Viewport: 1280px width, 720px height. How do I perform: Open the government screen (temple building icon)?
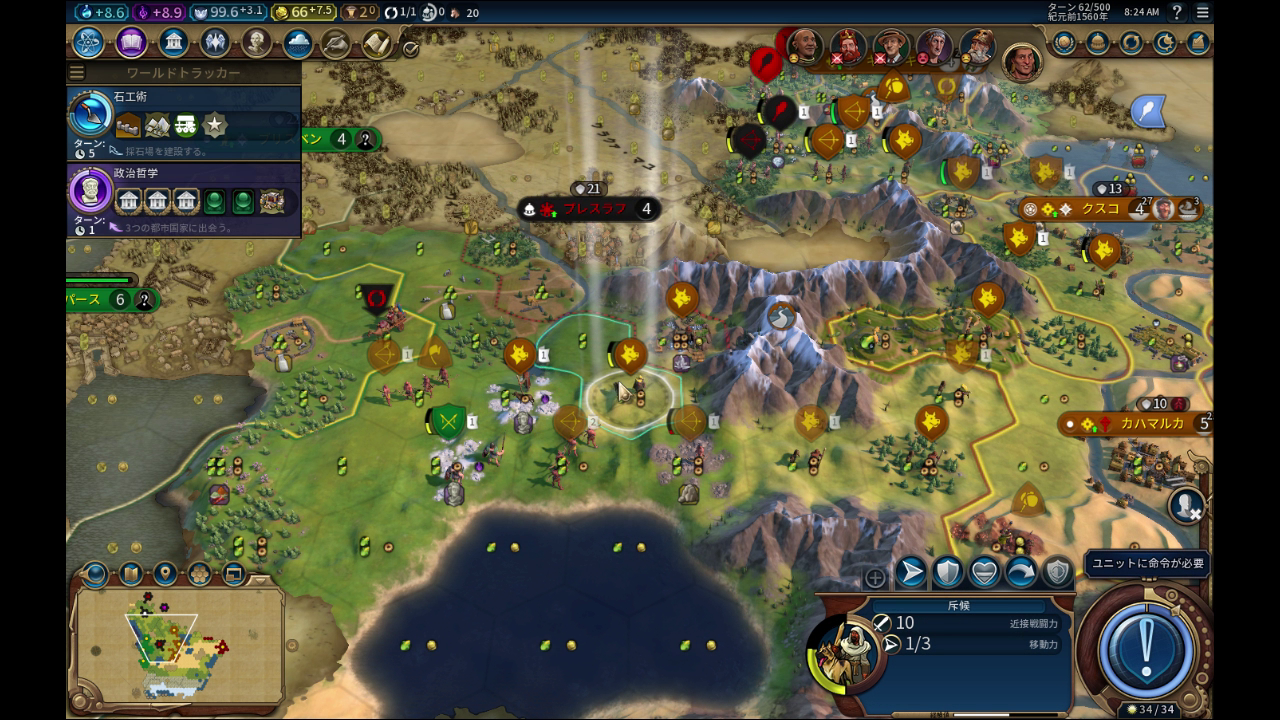(x=174, y=43)
